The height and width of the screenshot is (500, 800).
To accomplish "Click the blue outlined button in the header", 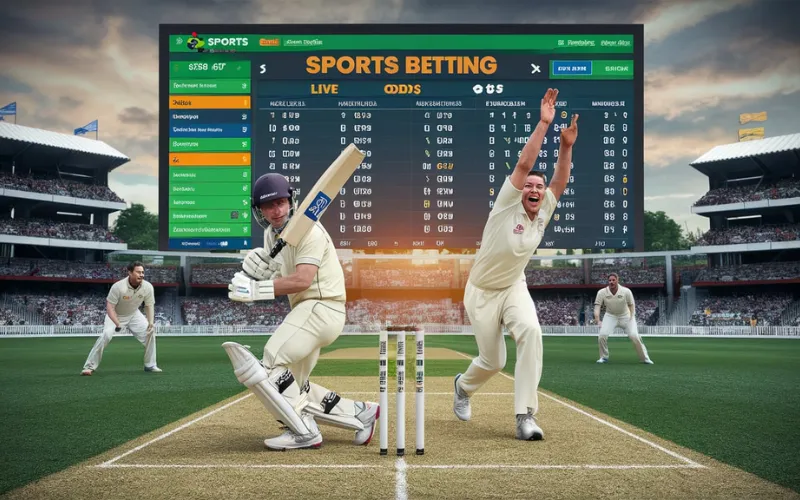I will tap(572, 68).
